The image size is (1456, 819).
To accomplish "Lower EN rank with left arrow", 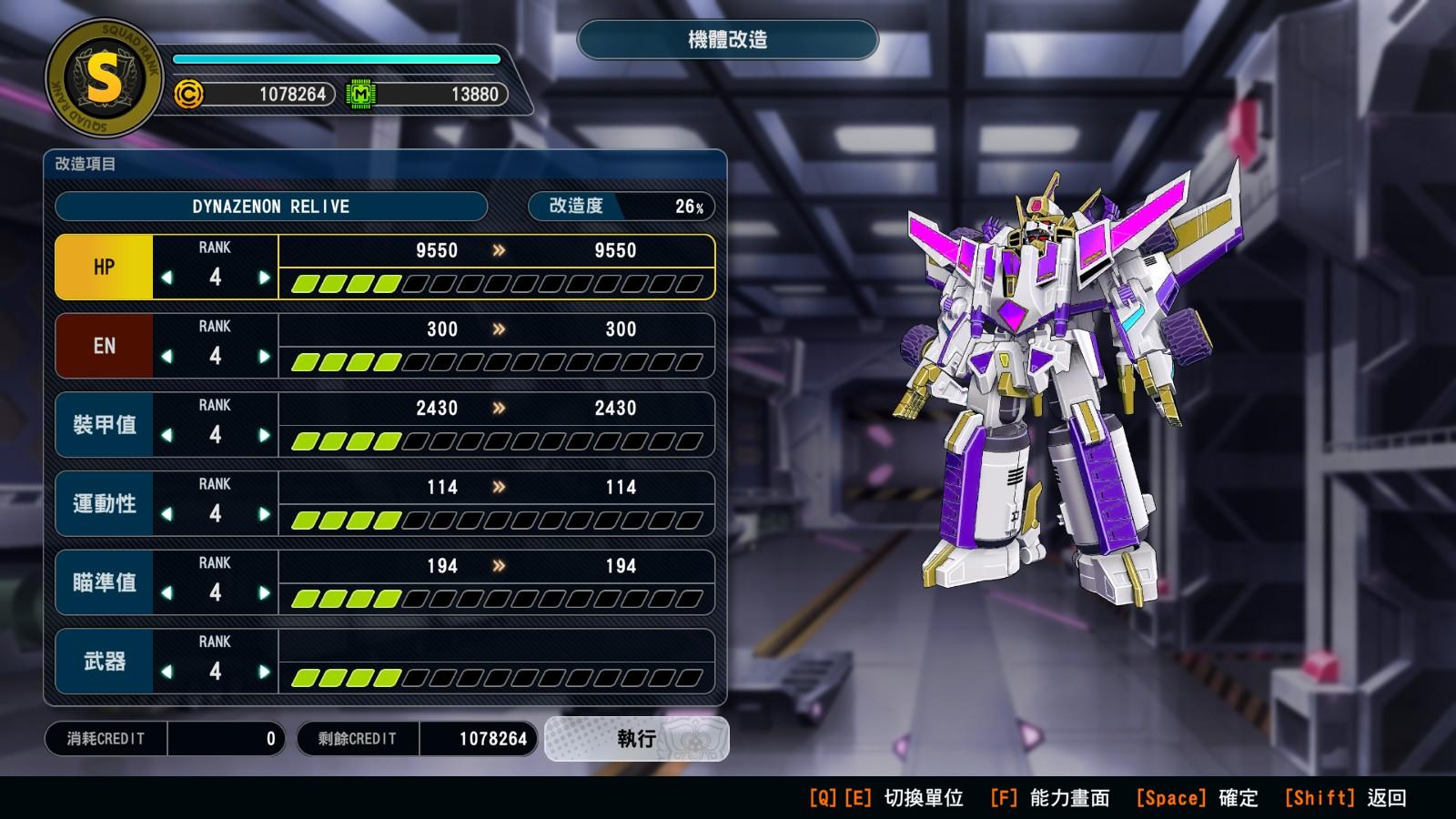I will tap(167, 357).
